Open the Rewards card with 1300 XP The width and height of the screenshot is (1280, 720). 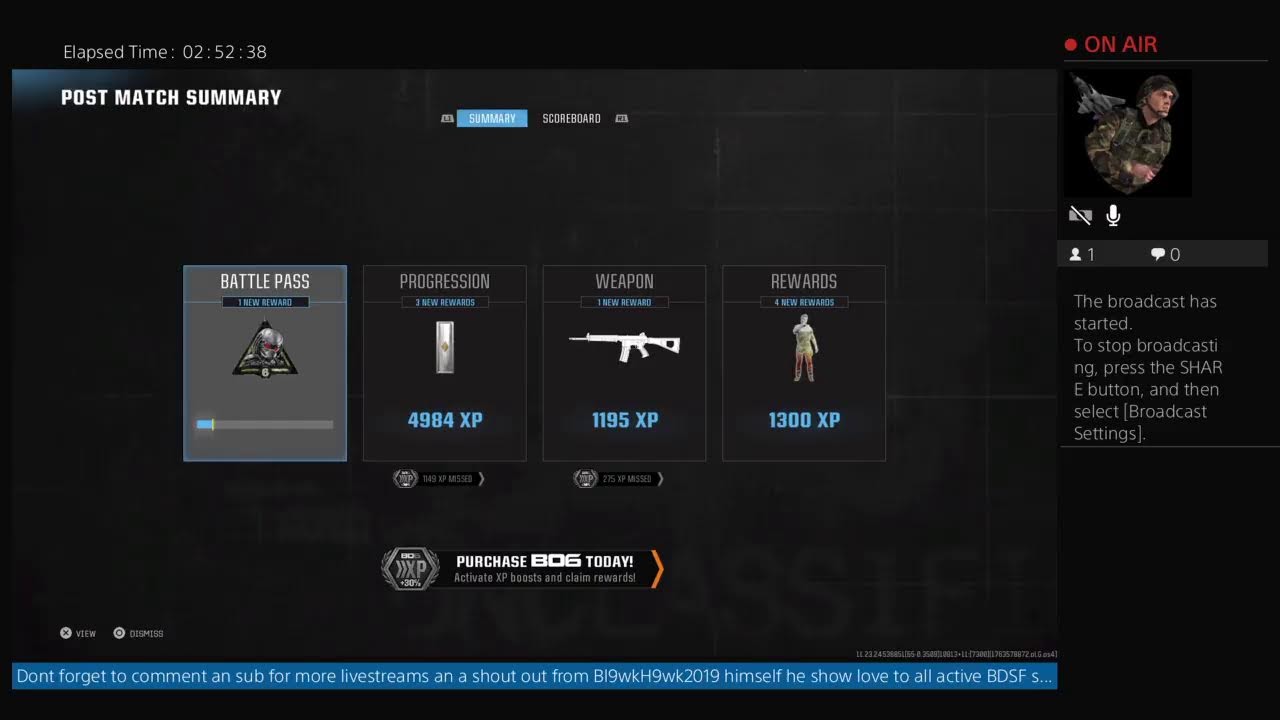point(804,363)
